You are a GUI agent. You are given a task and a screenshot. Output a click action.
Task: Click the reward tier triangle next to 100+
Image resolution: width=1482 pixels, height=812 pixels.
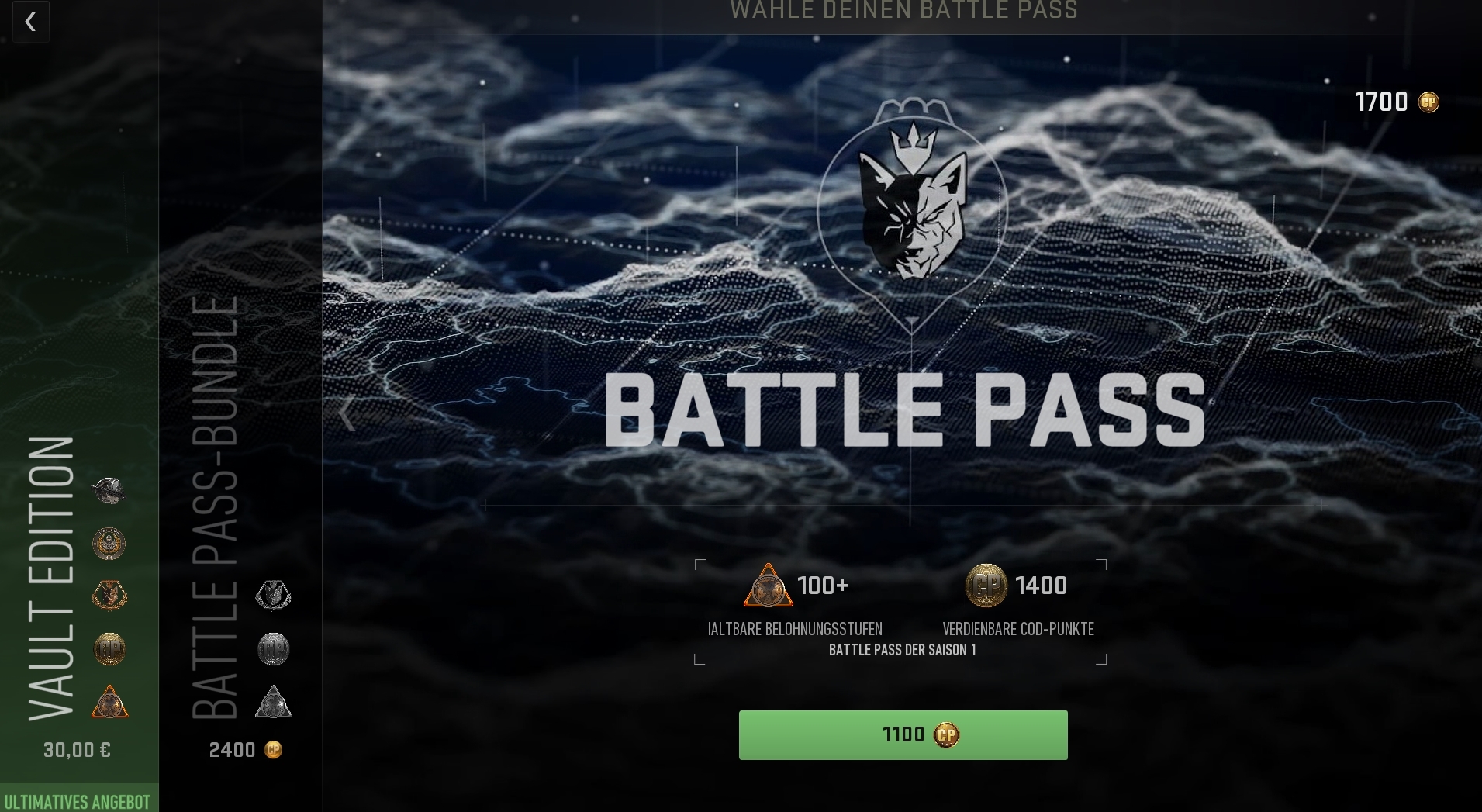click(769, 586)
